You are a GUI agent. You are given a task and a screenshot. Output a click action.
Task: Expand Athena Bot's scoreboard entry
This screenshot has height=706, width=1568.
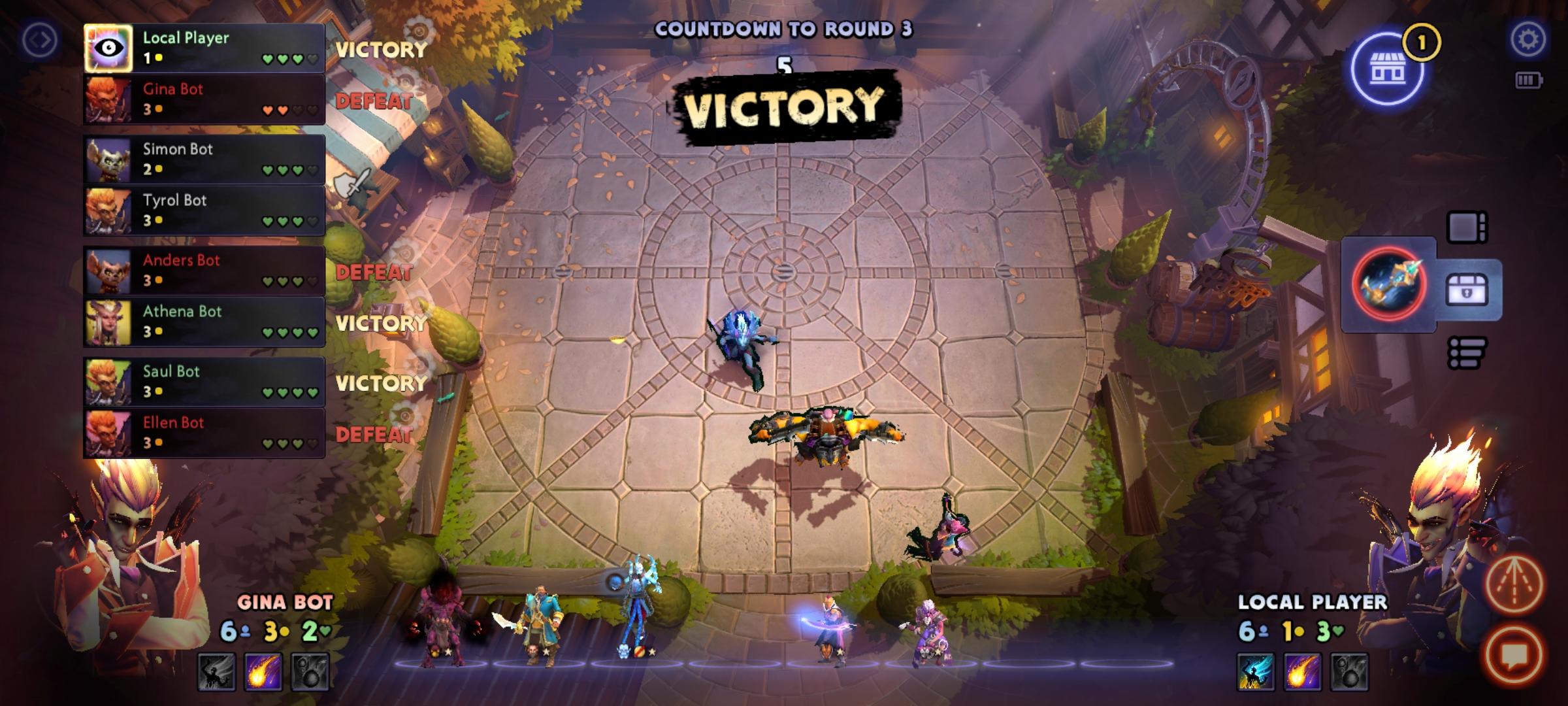[203, 322]
